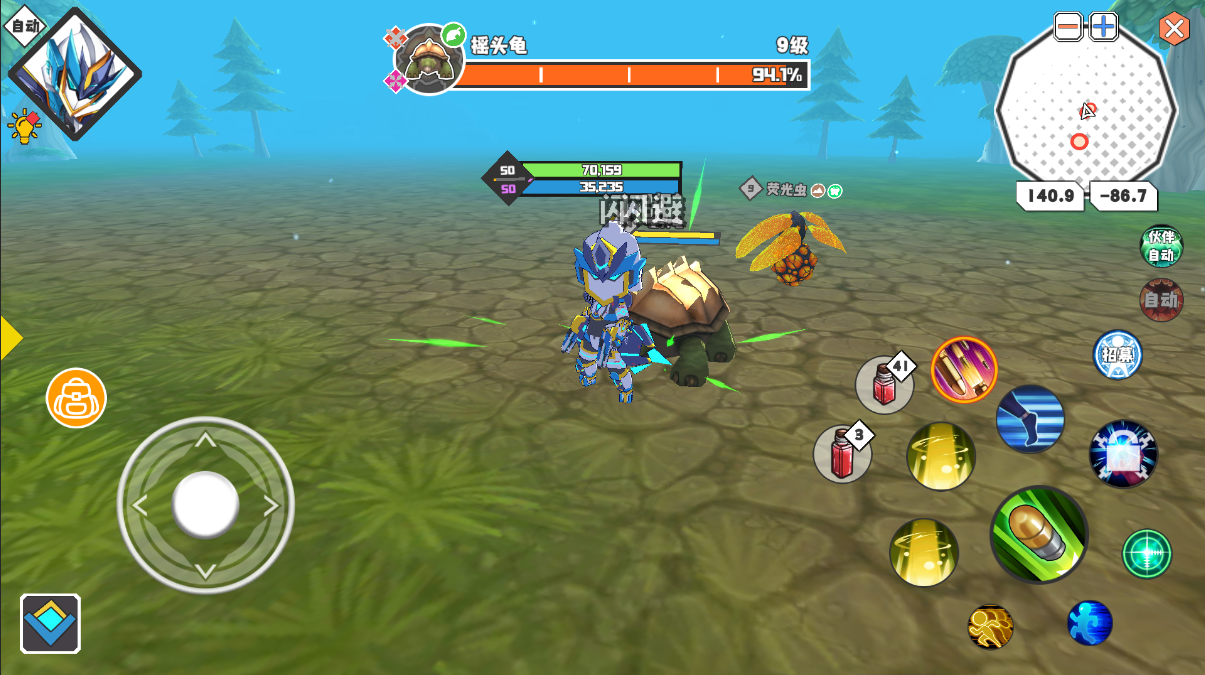Activate the bullet barrage skill with orange ring
This screenshot has height=675, width=1205.
964,369
